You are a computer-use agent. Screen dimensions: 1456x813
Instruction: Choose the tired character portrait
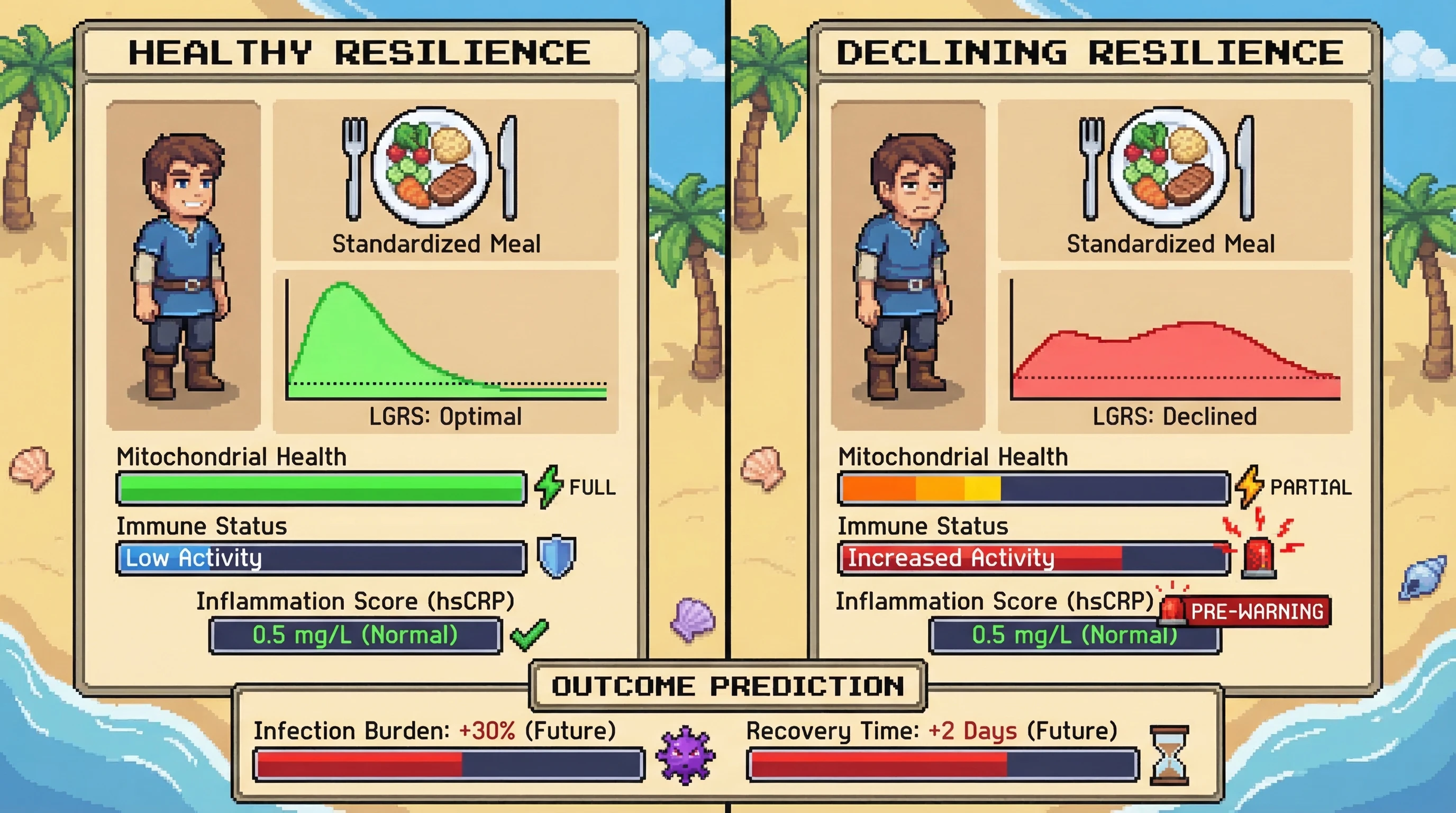908,266
